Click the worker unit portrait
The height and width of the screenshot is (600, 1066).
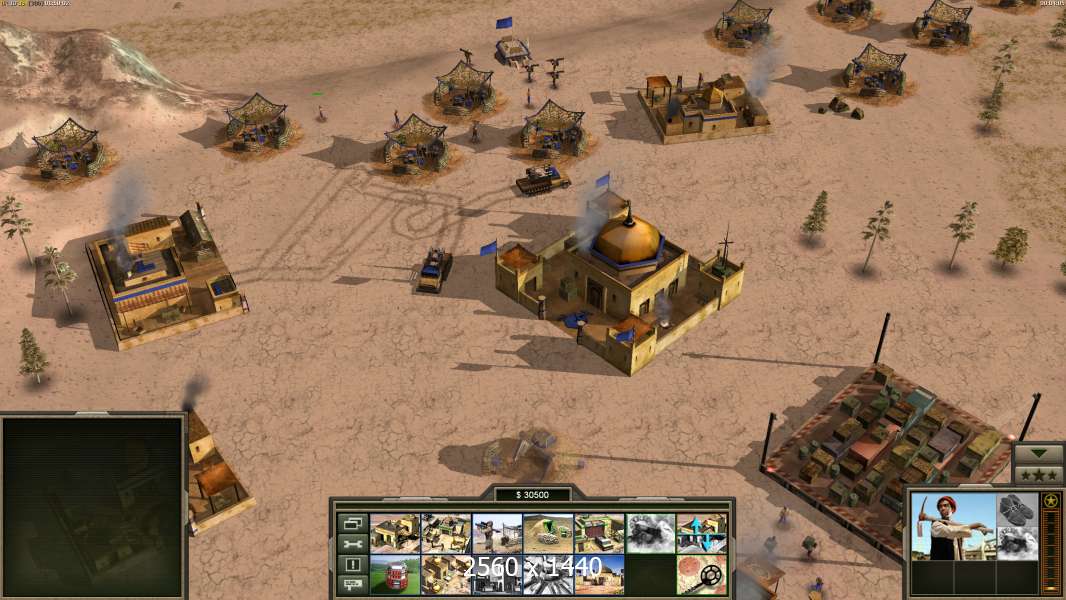coord(953,525)
